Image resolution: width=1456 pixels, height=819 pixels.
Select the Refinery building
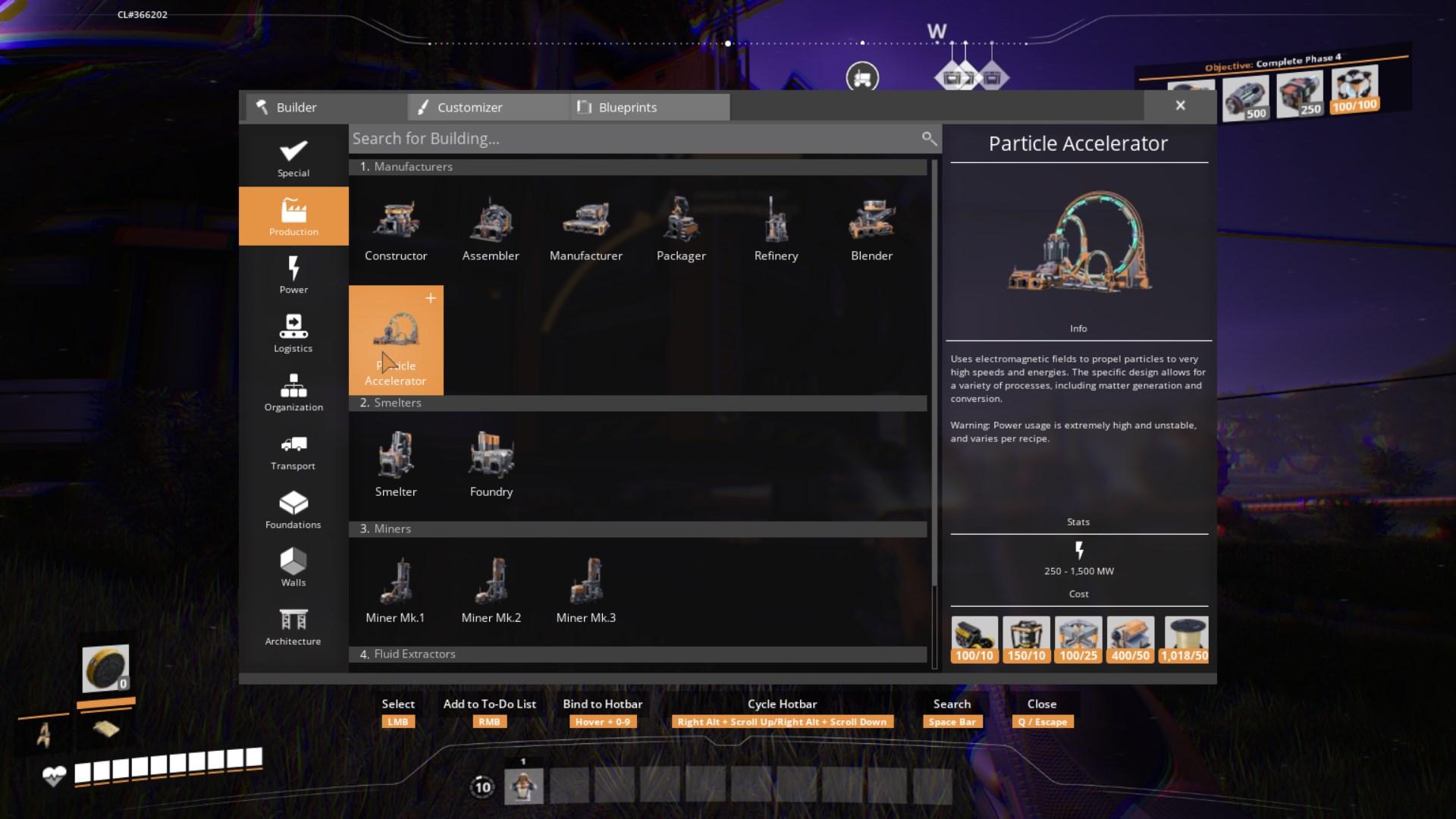(775, 224)
